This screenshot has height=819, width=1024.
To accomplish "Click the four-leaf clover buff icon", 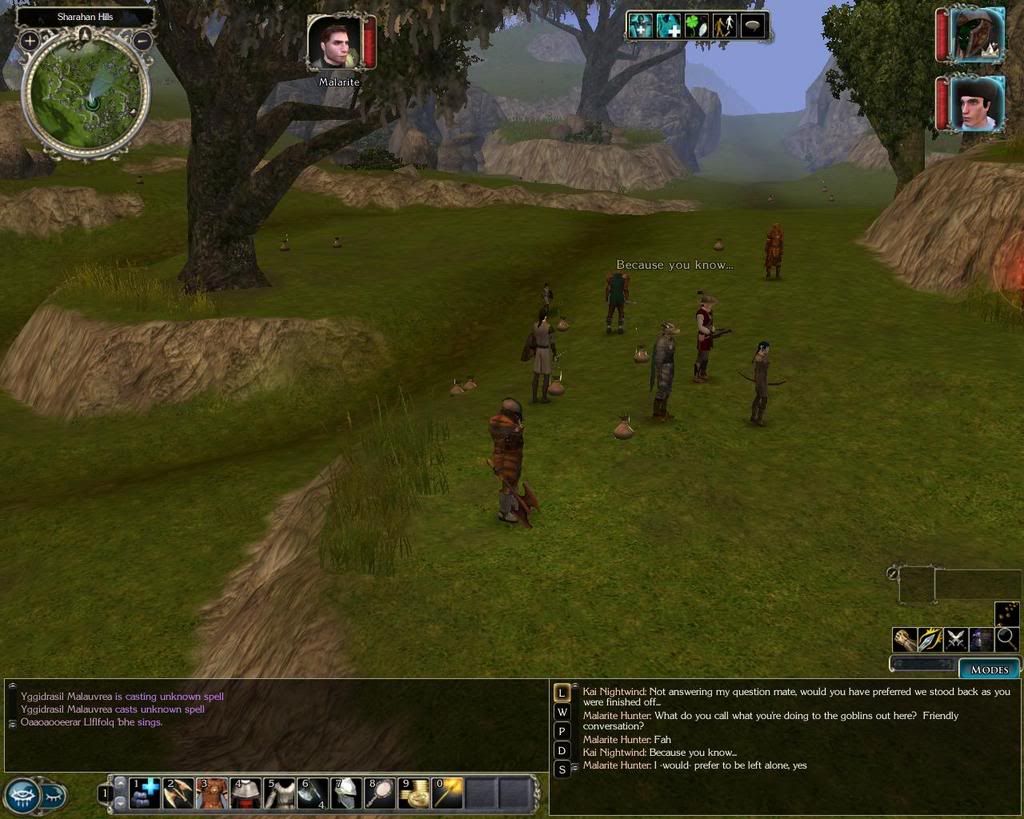I will [696, 26].
